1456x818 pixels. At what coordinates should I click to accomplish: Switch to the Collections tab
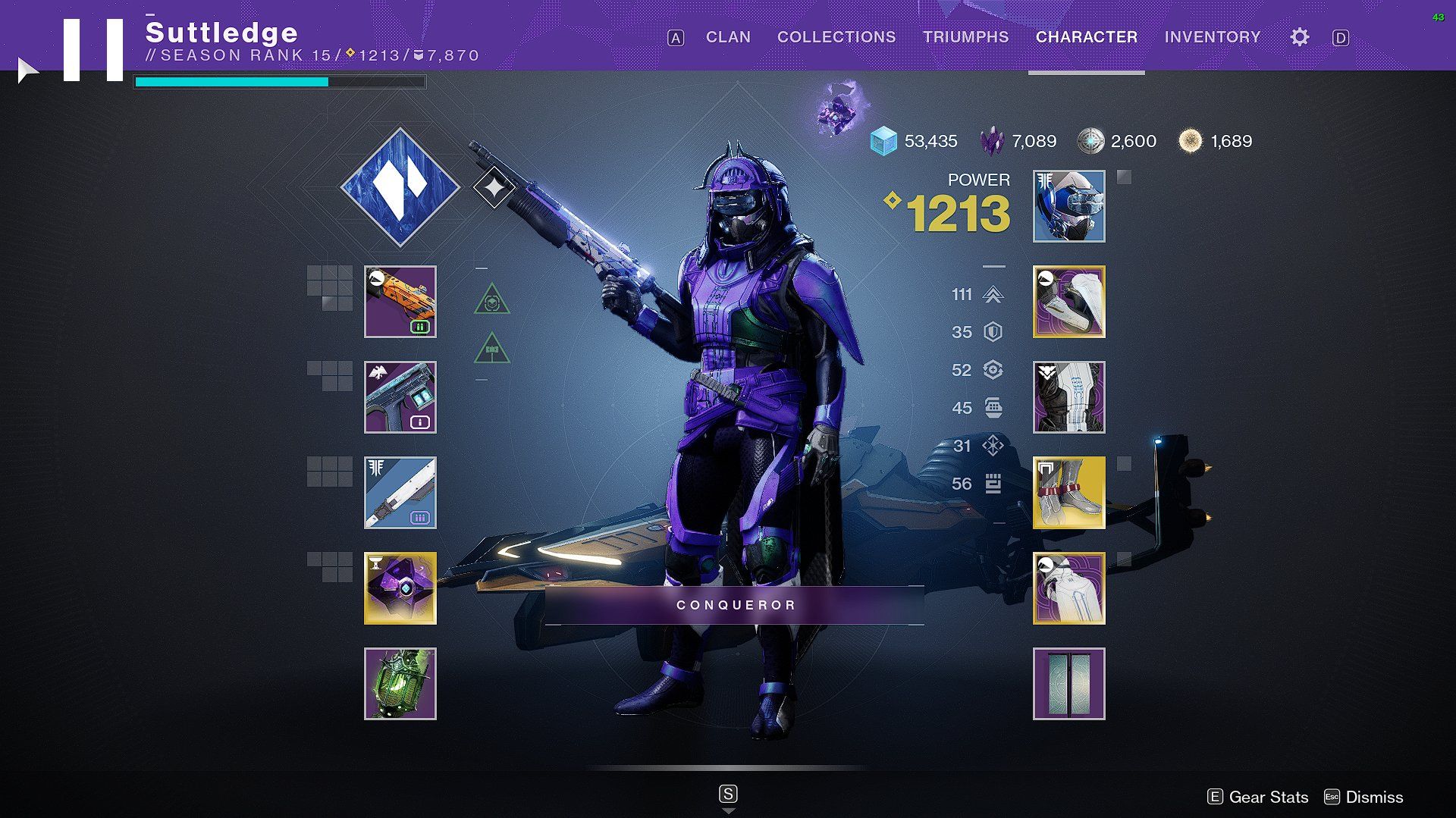point(836,37)
